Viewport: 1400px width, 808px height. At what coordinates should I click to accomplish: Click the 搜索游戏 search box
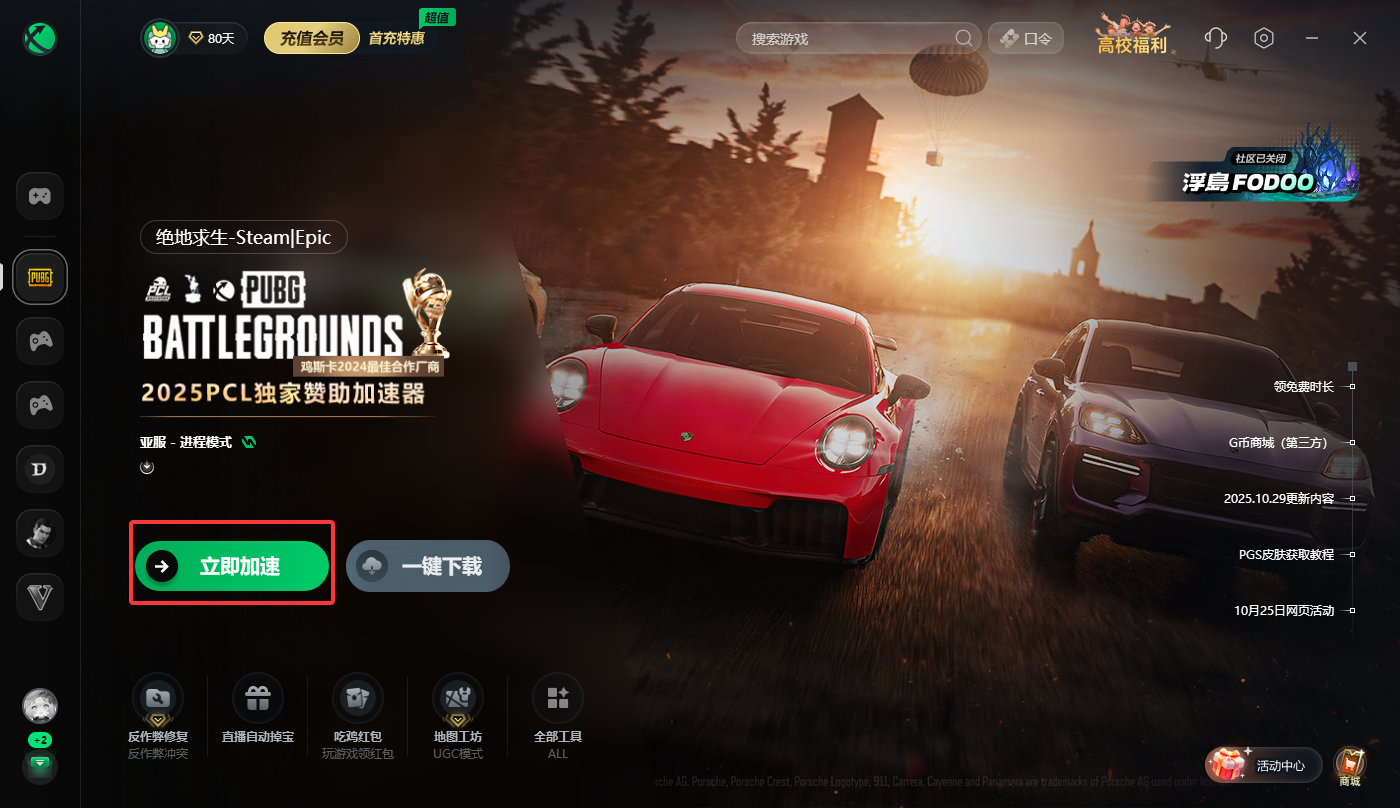(x=850, y=39)
